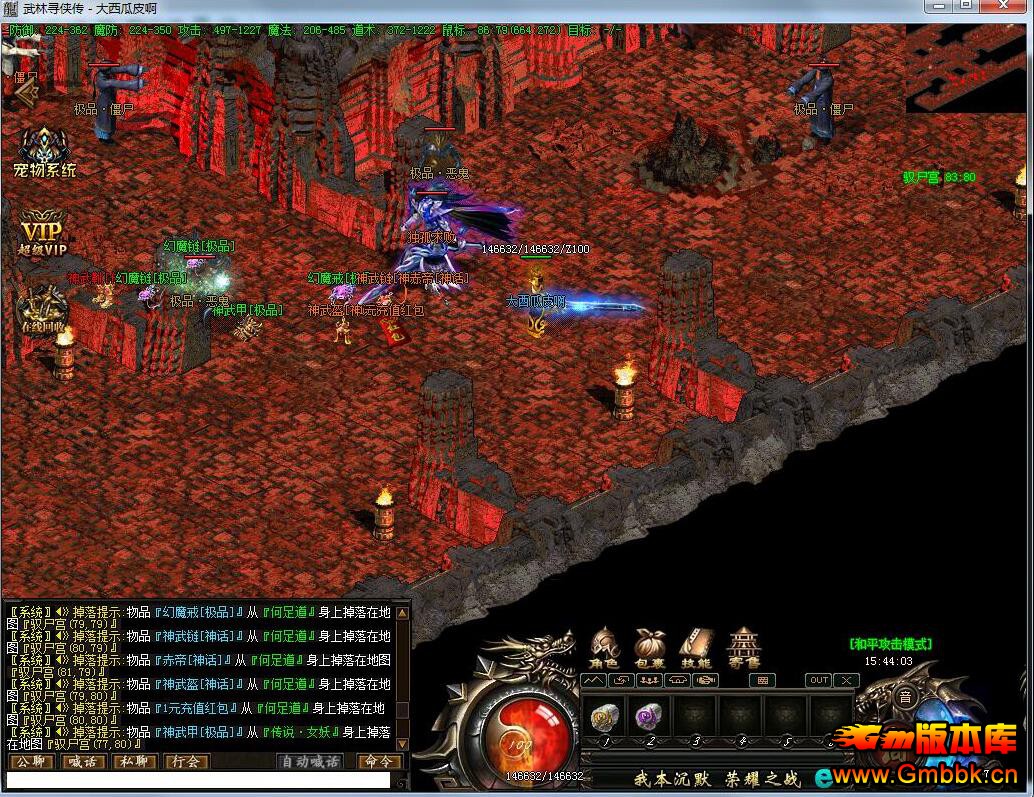
Task: Open the 超级VIP panel
Action: pyautogui.click(x=43, y=231)
